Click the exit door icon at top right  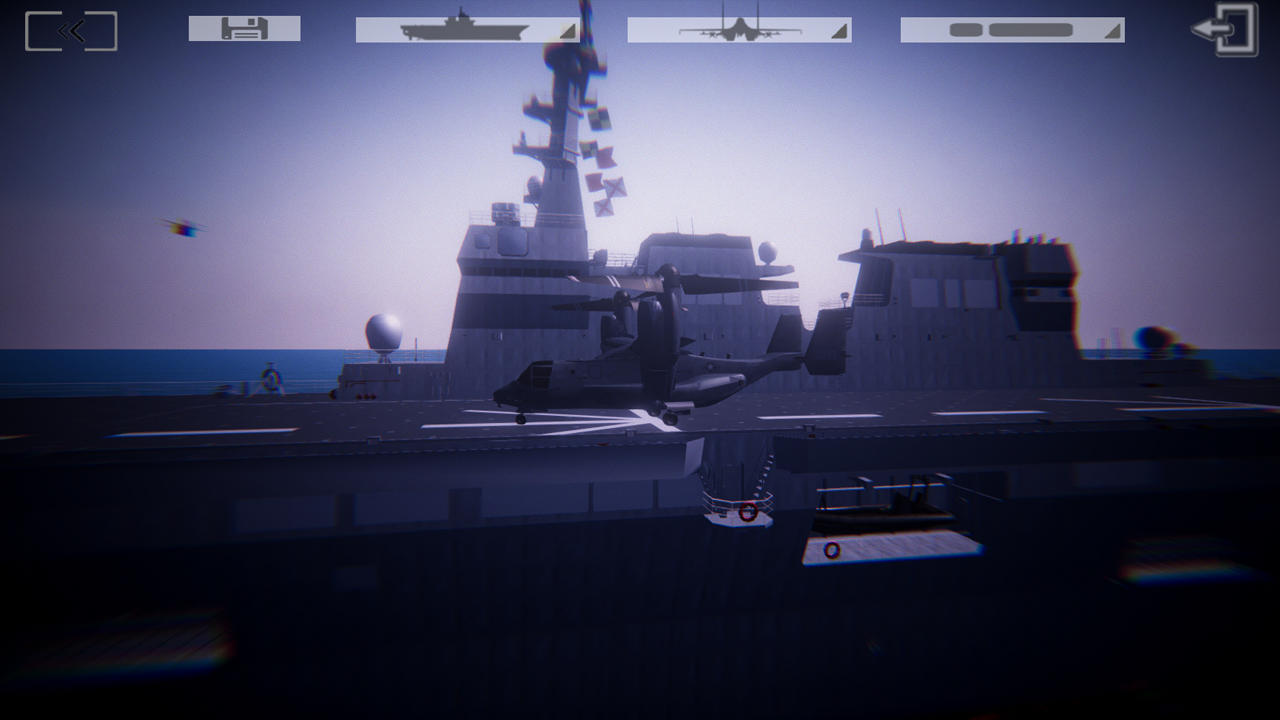[1222, 30]
